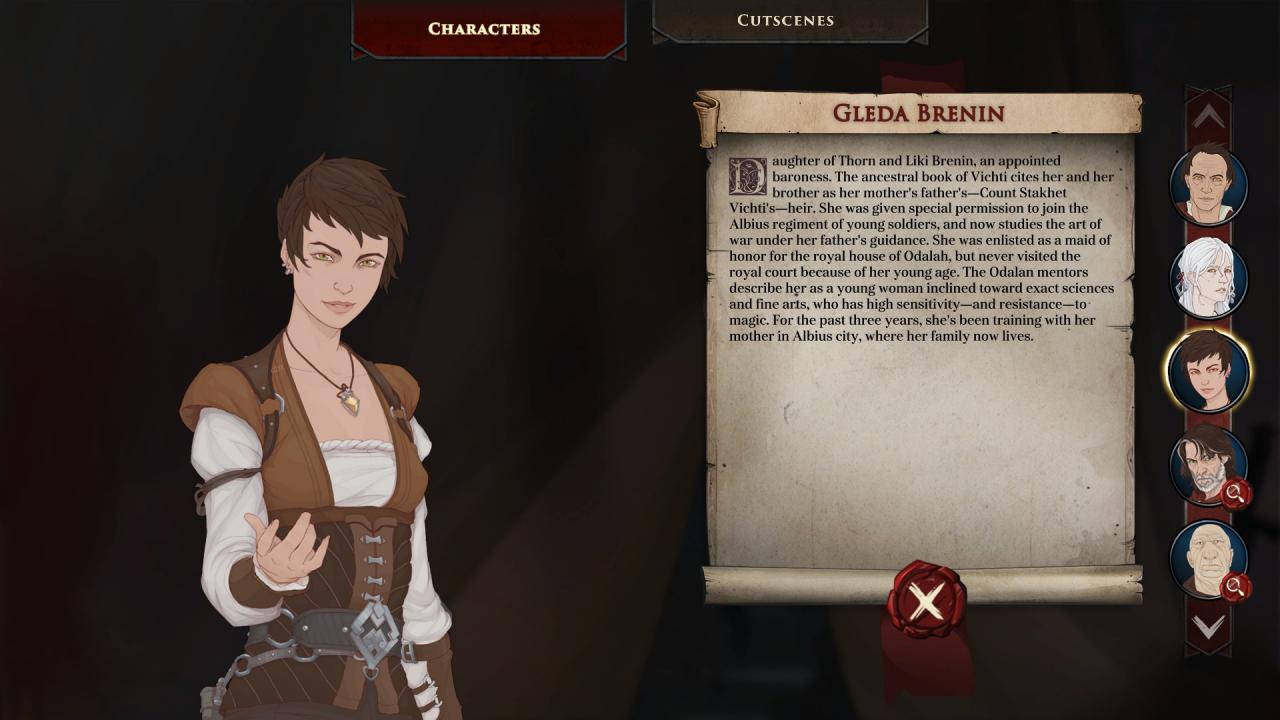The image size is (1280, 720).
Task: Pick the bearded long-haired man portrait
Action: point(1207,465)
